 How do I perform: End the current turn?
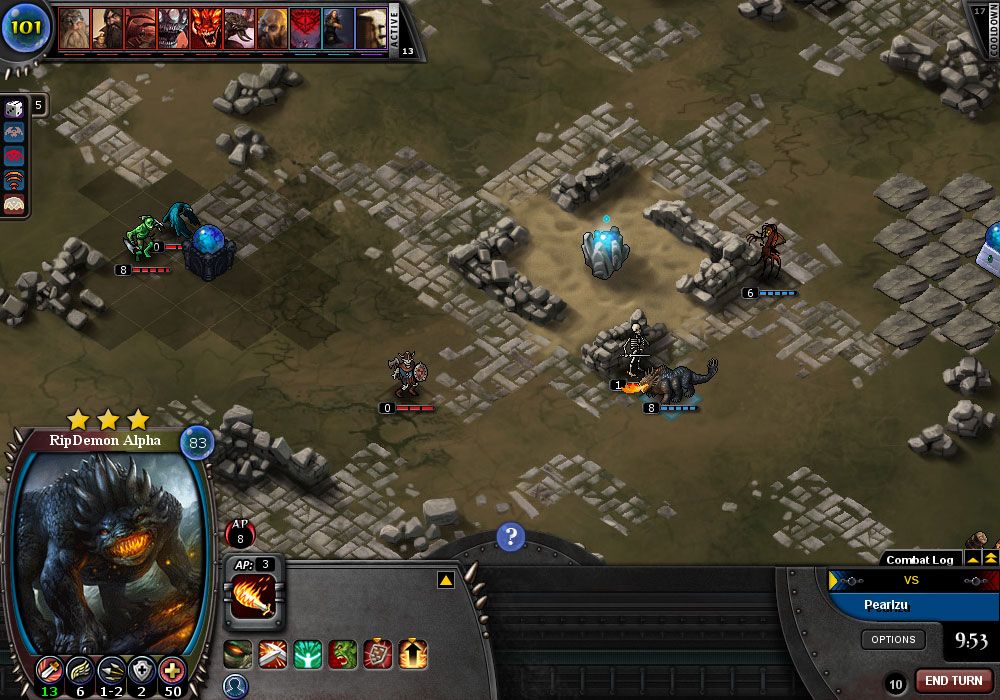[953, 680]
